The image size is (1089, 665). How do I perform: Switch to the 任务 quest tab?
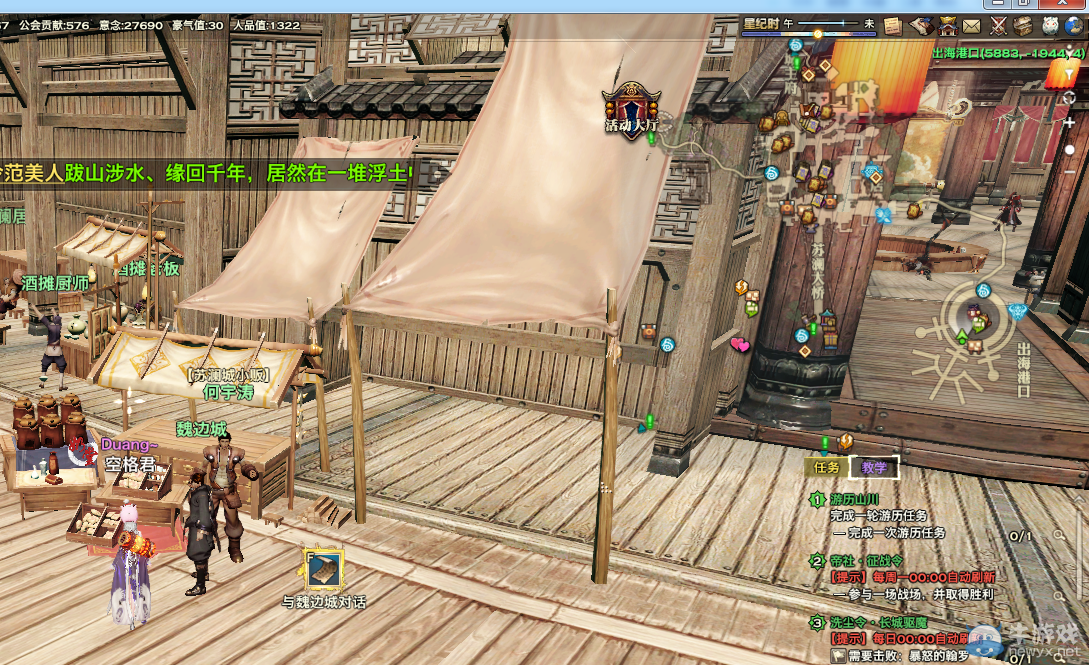[x=826, y=468]
